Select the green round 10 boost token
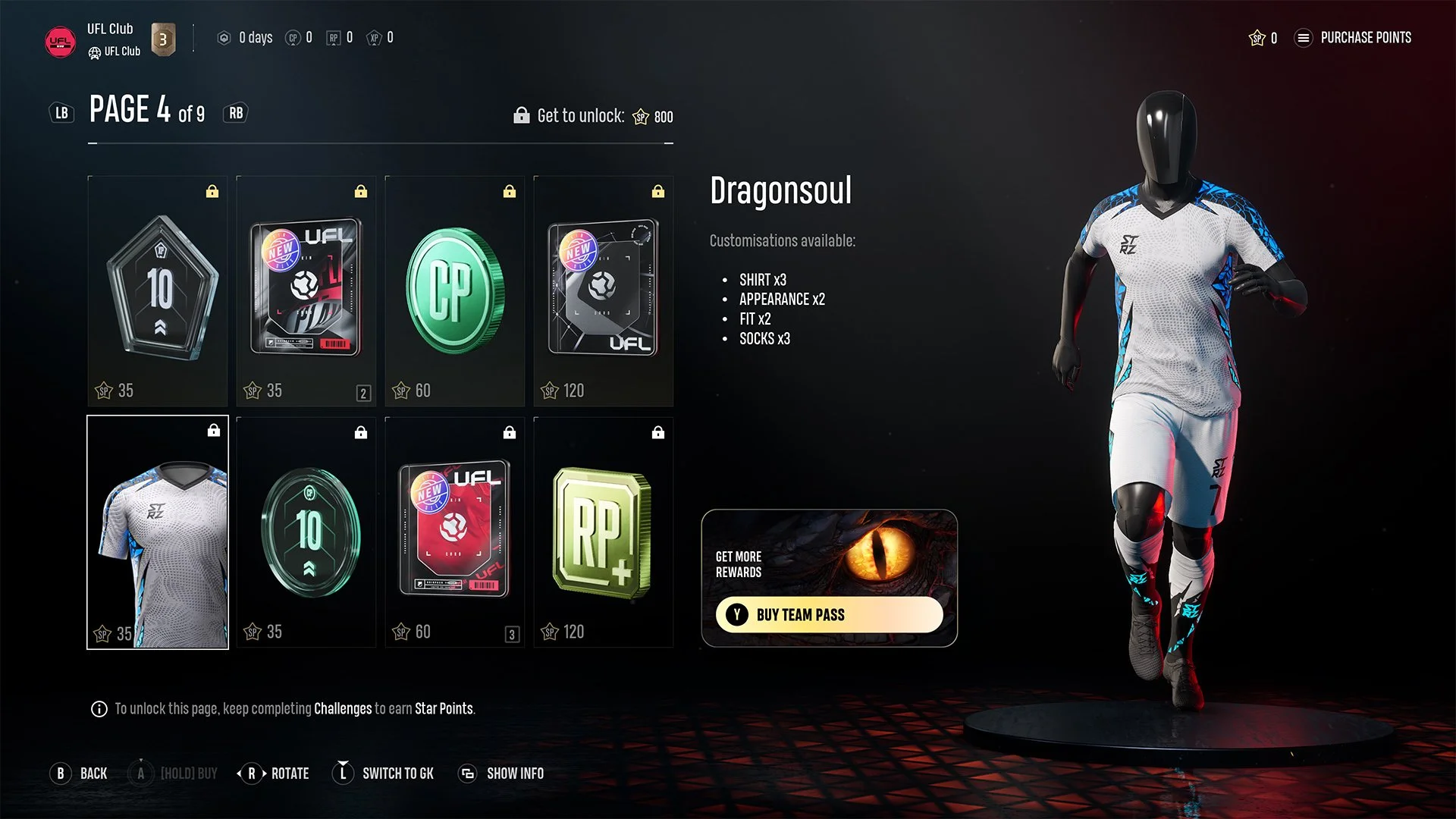1456x819 pixels. [x=306, y=532]
